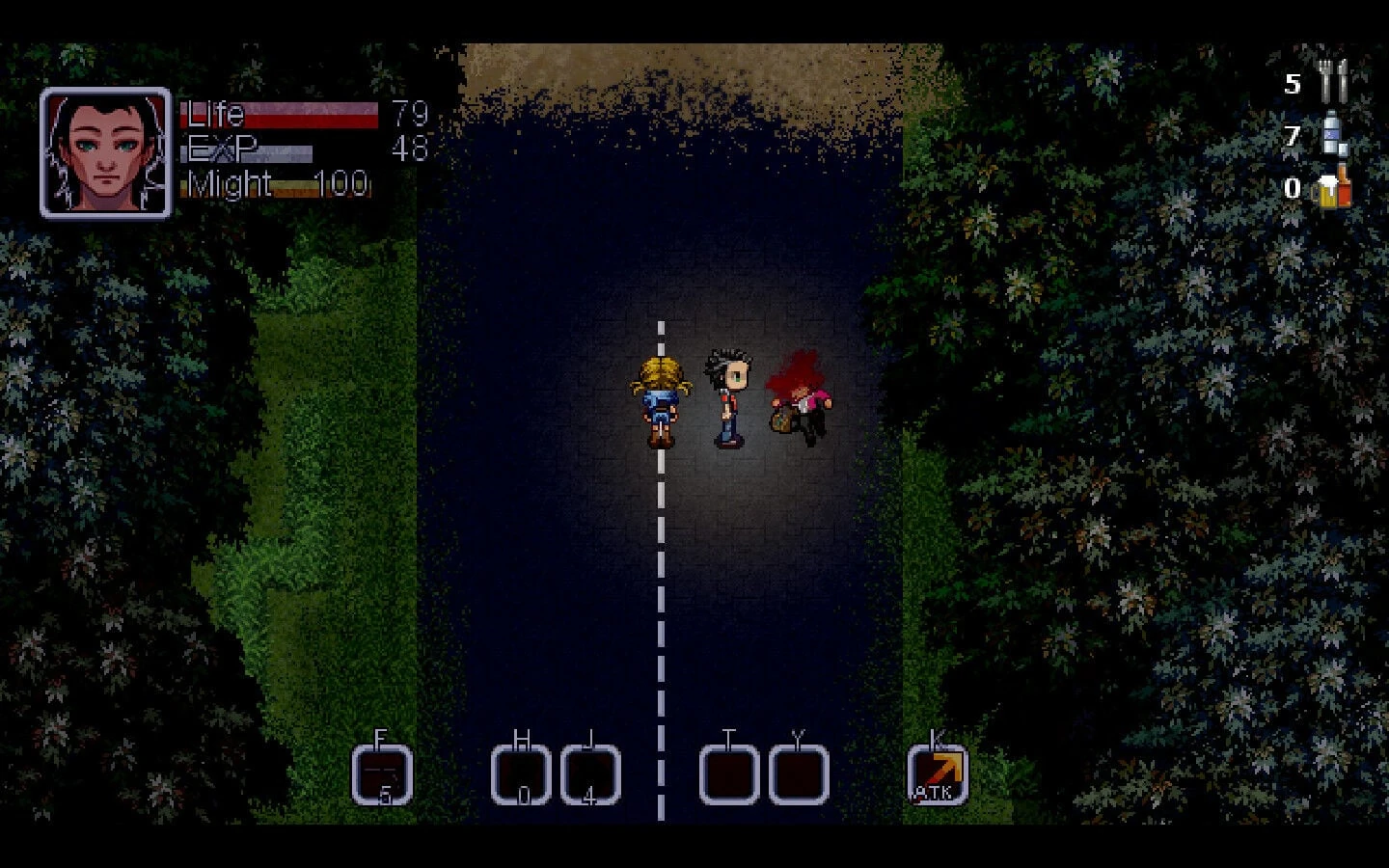This screenshot has width=1389, height=868.
Task: Click the character portrait in the HUD
Action: coord(105,152)
